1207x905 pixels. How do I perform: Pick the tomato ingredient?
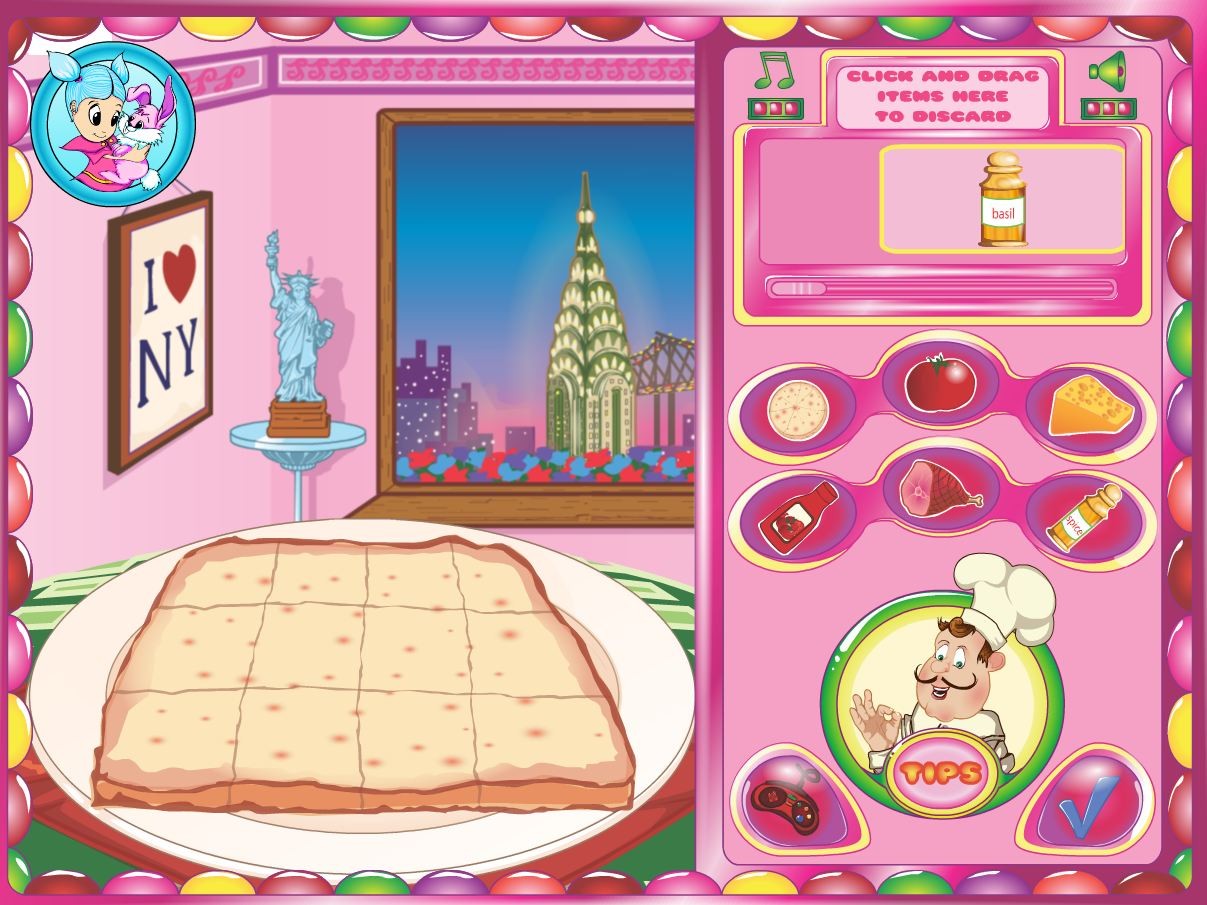[940, 384]
